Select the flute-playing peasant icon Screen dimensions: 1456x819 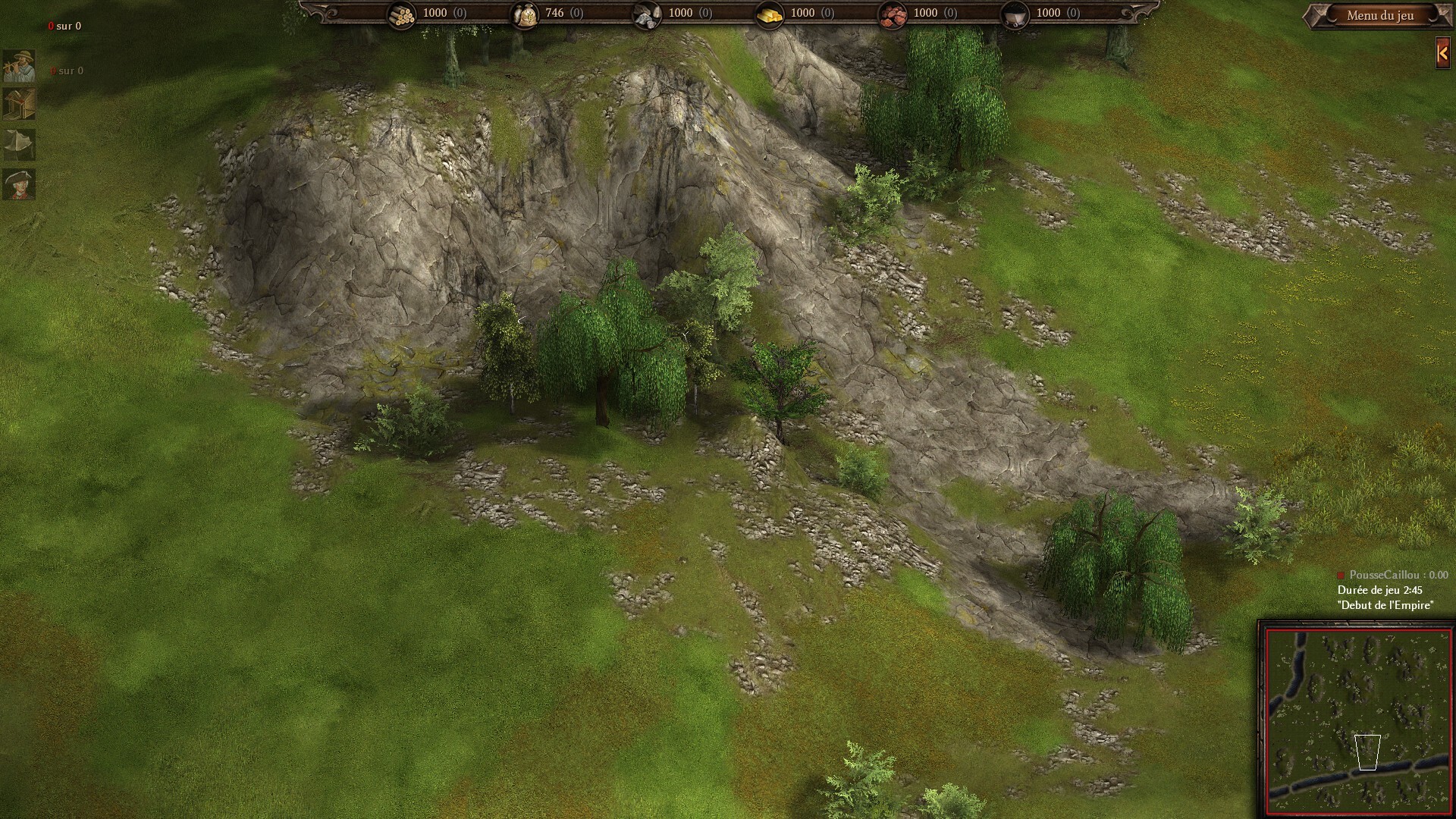coord(19,66)
